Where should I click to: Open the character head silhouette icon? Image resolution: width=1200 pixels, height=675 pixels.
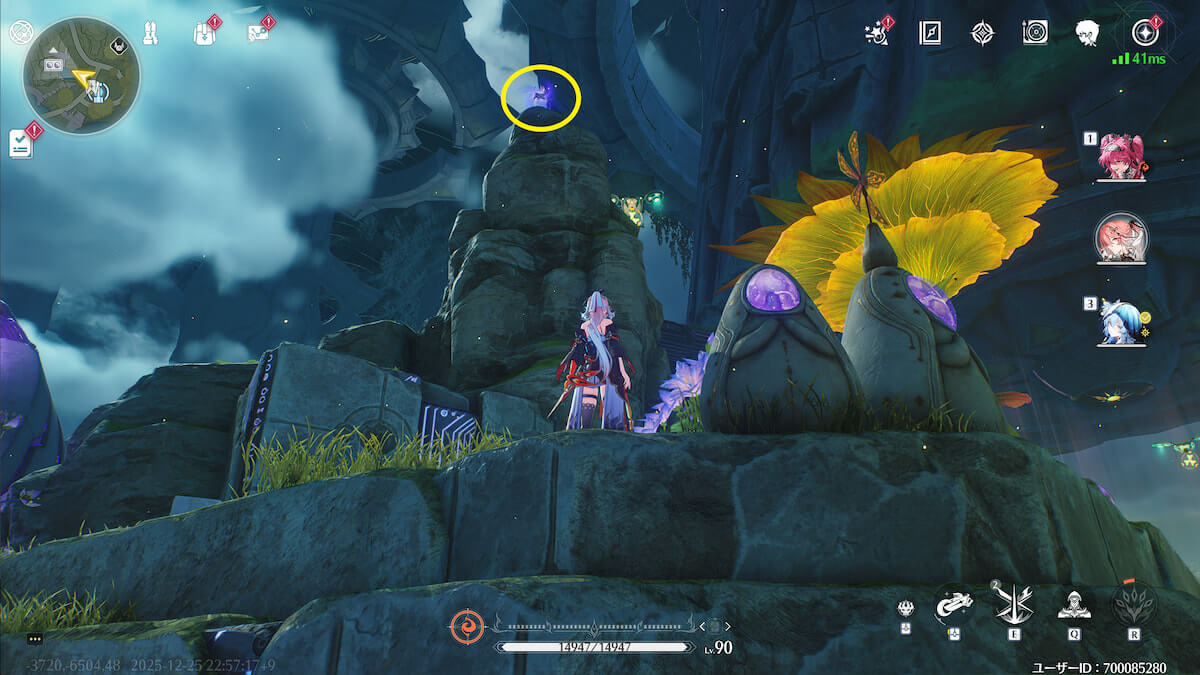pos(1088,33)
